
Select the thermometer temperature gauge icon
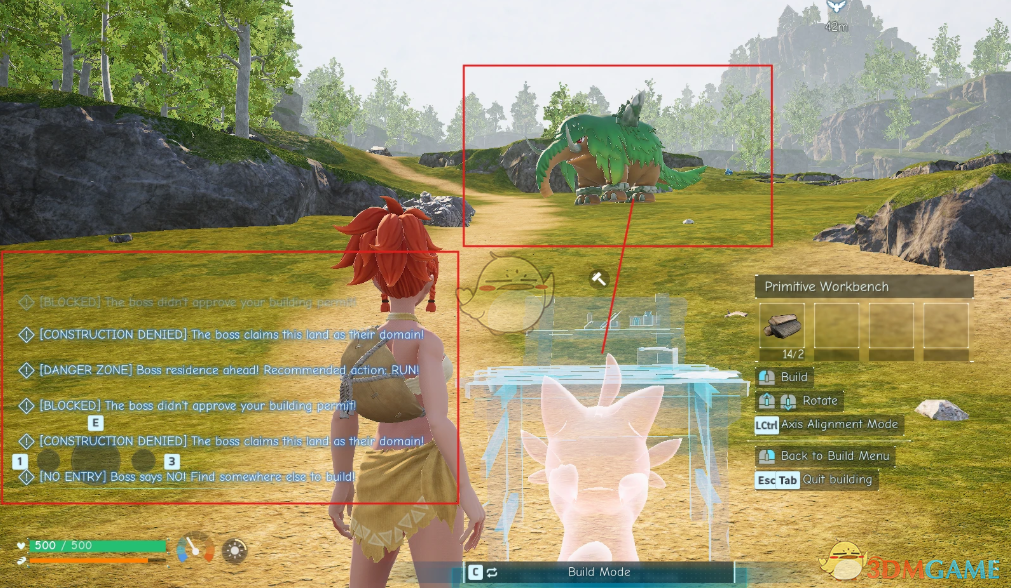point(196,548)
